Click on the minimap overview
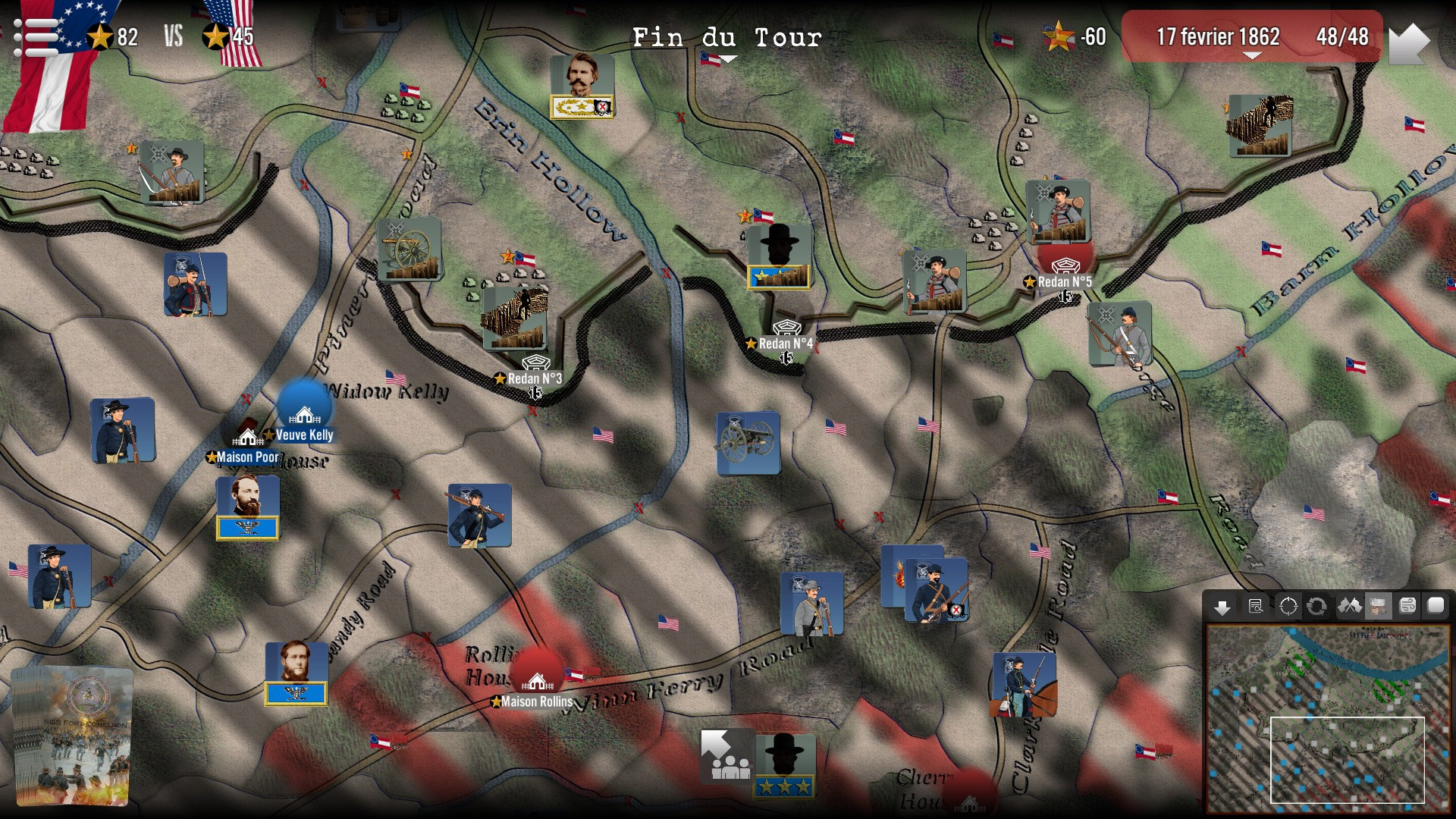1456x819 pixels. click(x=1327, y=717)
